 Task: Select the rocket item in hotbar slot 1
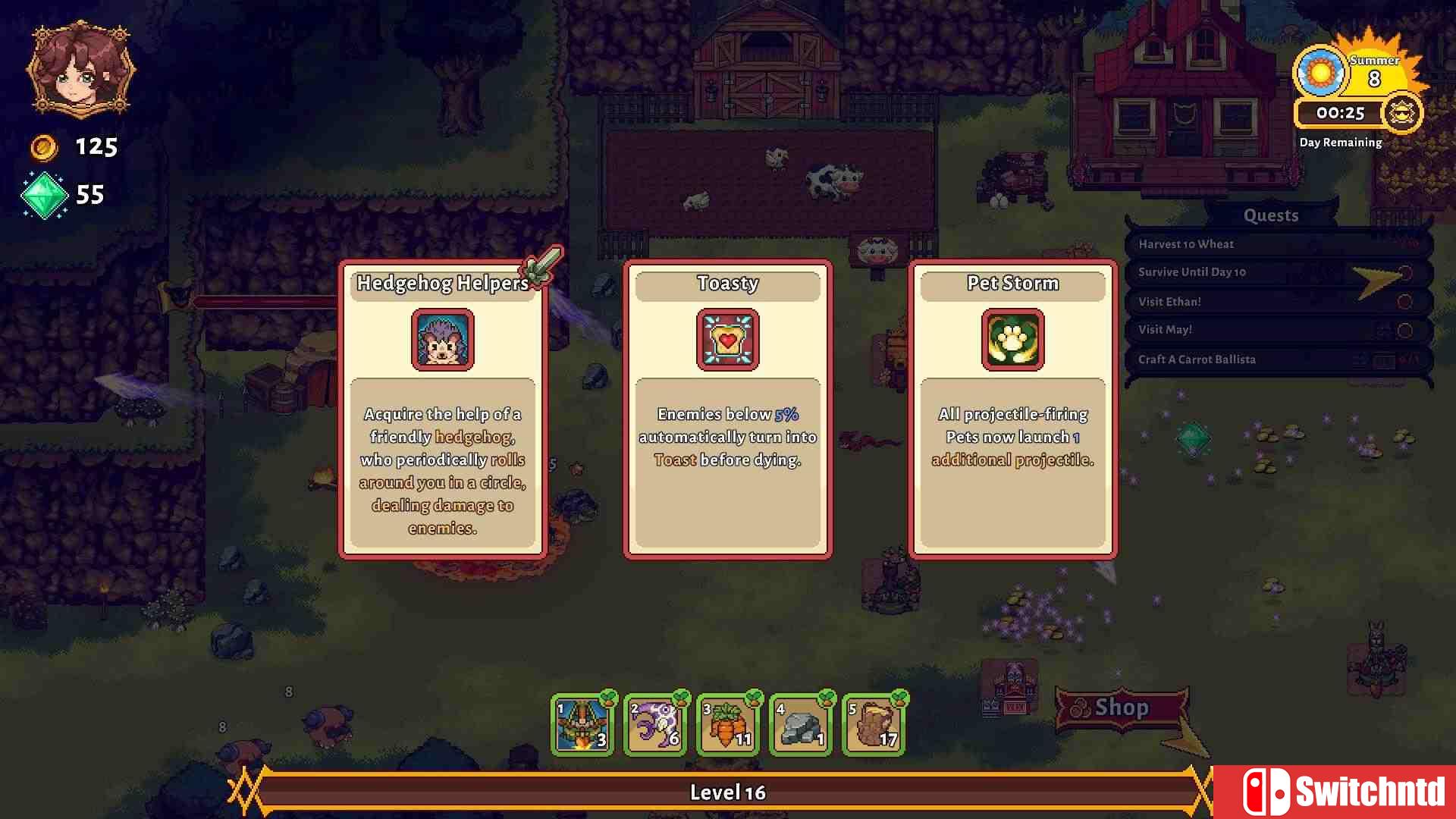(582, 724)
